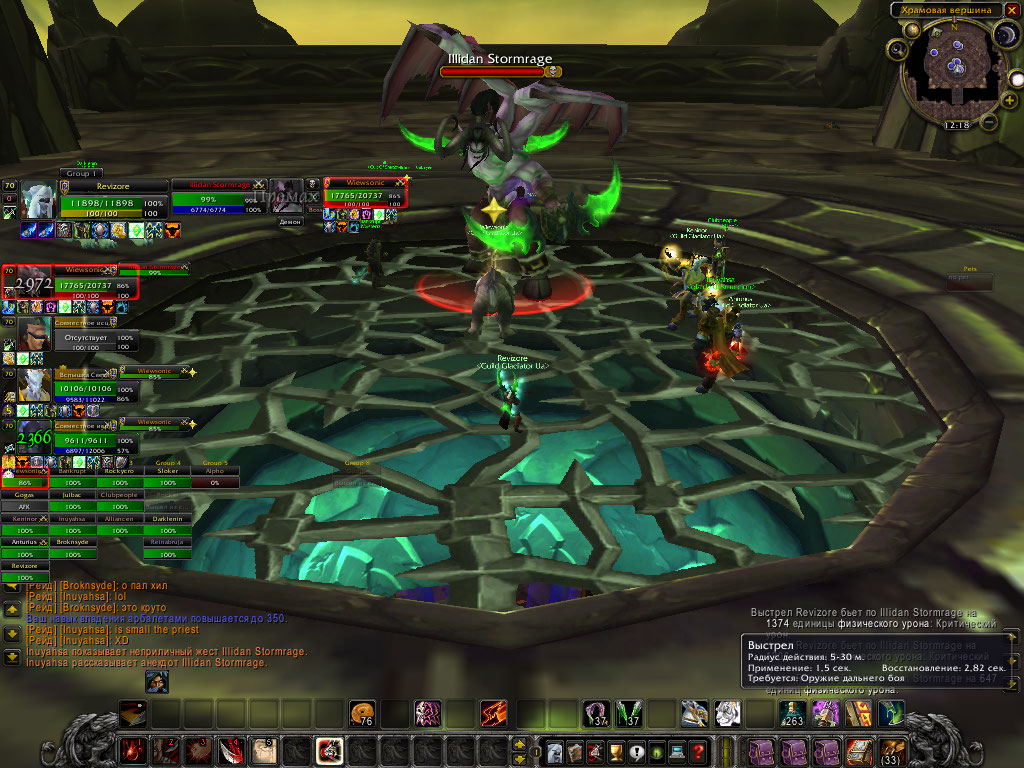Select raid member Brokn­syde's frame
The height and width of the screenshot is (768, 1024).
coord(72,542)
